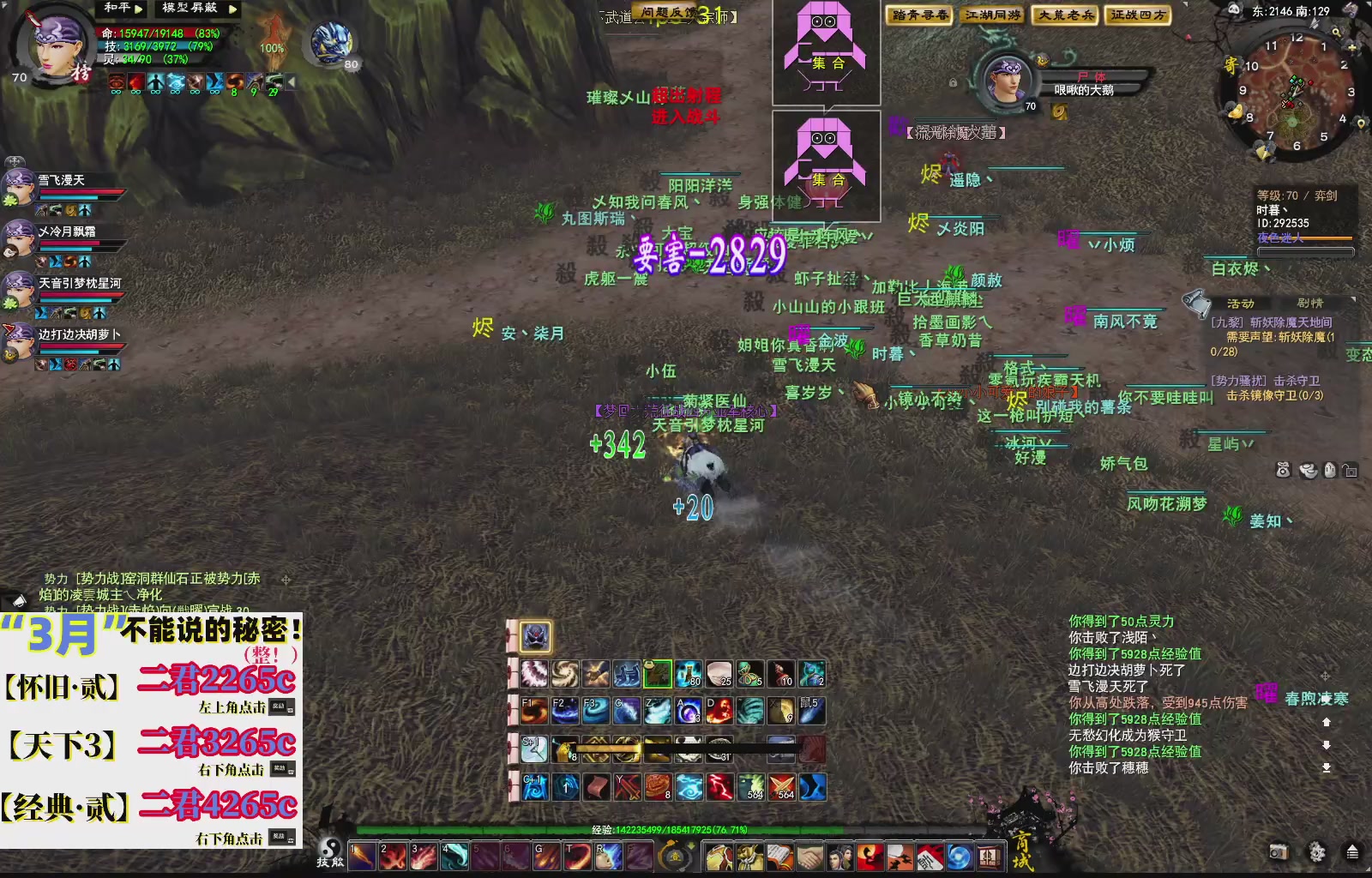This screenshot has width=1372, height=878.
Task: Click the green down arrow beside the central orb button
Action: coord(691,846)
